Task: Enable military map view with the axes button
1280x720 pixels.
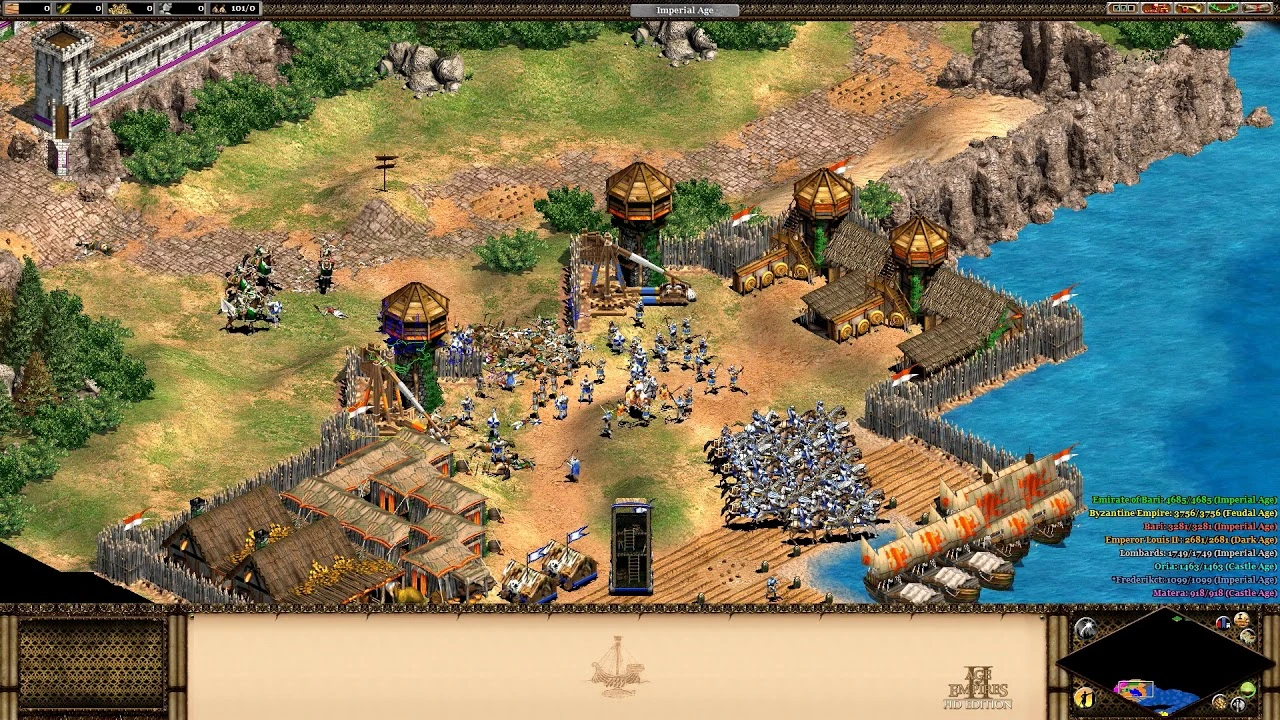Action: pyautogui.click(x=1238, y=704)
